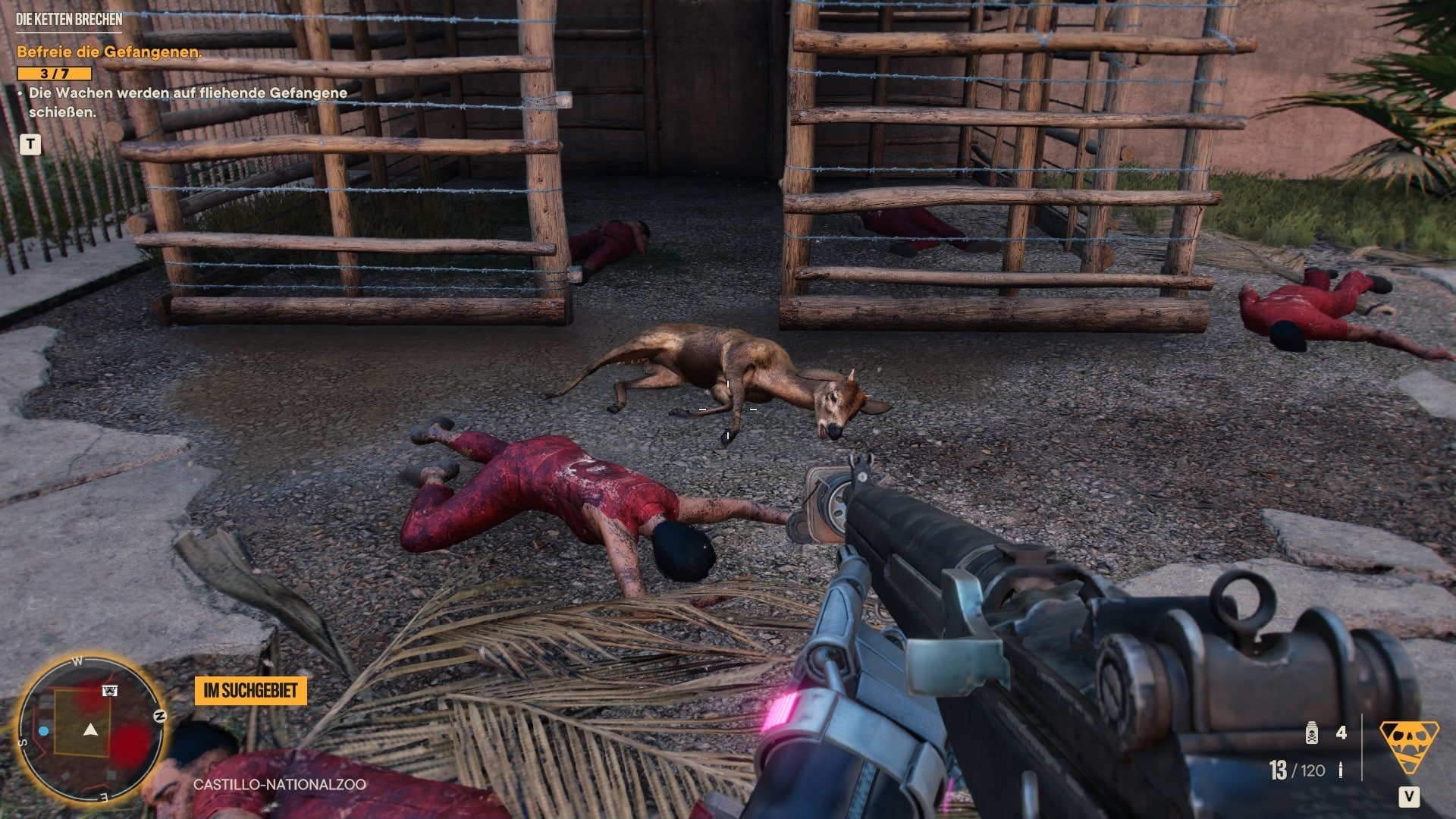Click the "Die Ketten brechen" mission title
Image resolution: width=1456 pixels, height=819 pixels.
click(69, 20)
